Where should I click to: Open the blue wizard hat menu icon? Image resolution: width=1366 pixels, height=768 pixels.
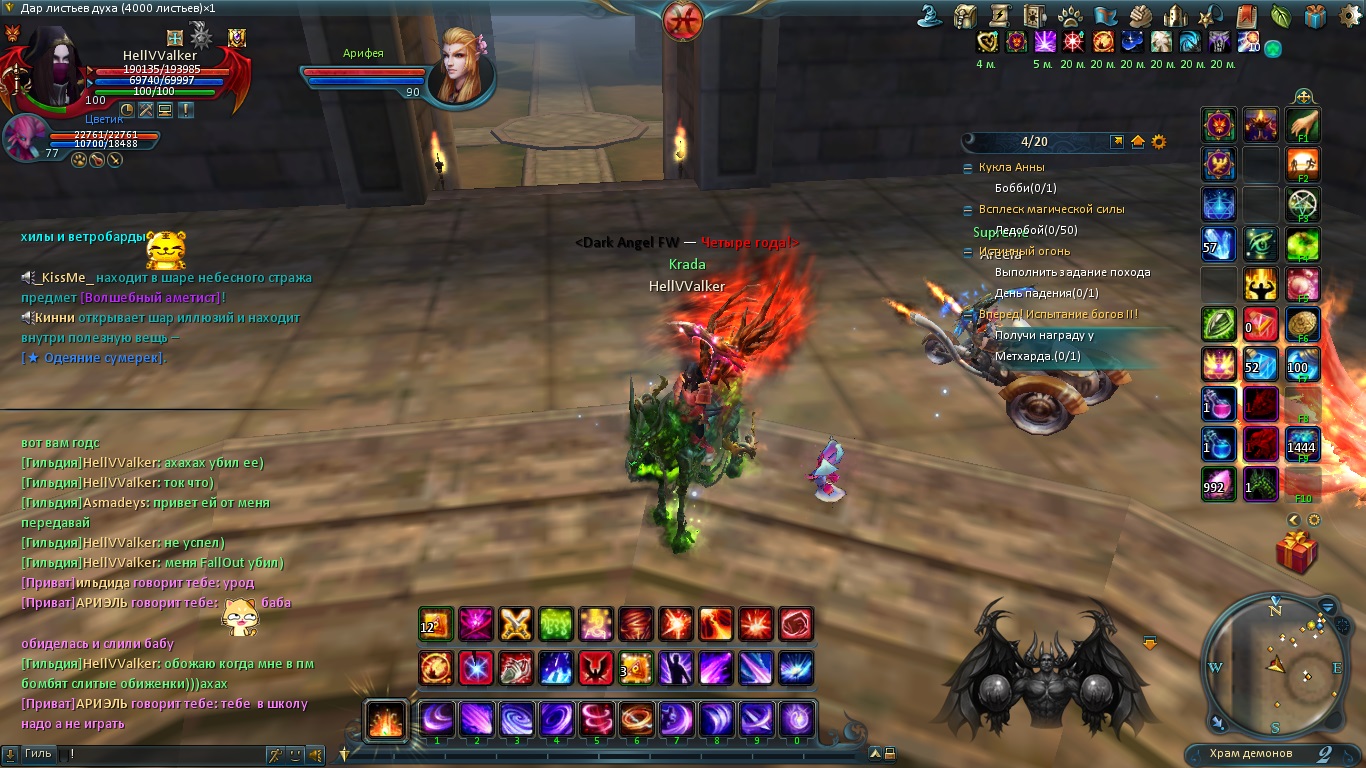(930, 16)
